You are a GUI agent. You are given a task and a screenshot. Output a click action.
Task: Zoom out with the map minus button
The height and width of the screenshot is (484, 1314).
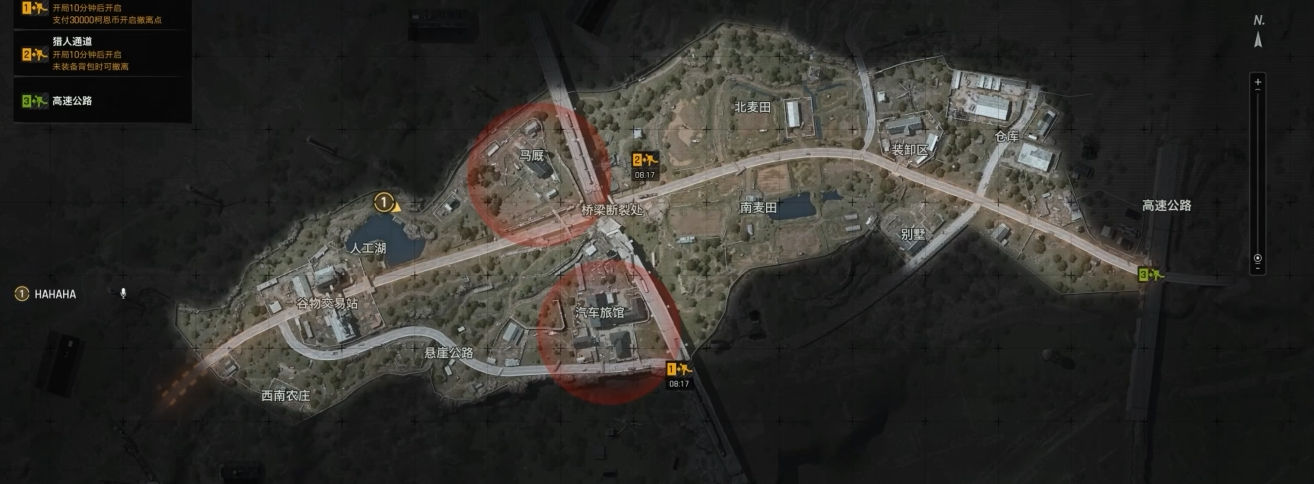(1258, 268)
